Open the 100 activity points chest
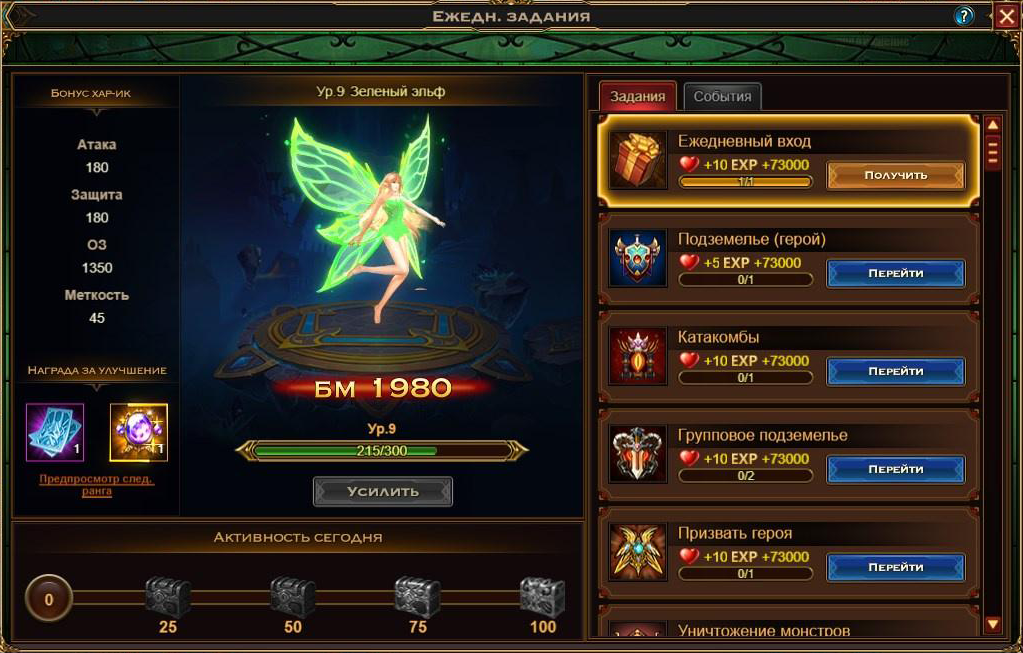Viewport: 1023px width, 653px height. pos(542,597)
